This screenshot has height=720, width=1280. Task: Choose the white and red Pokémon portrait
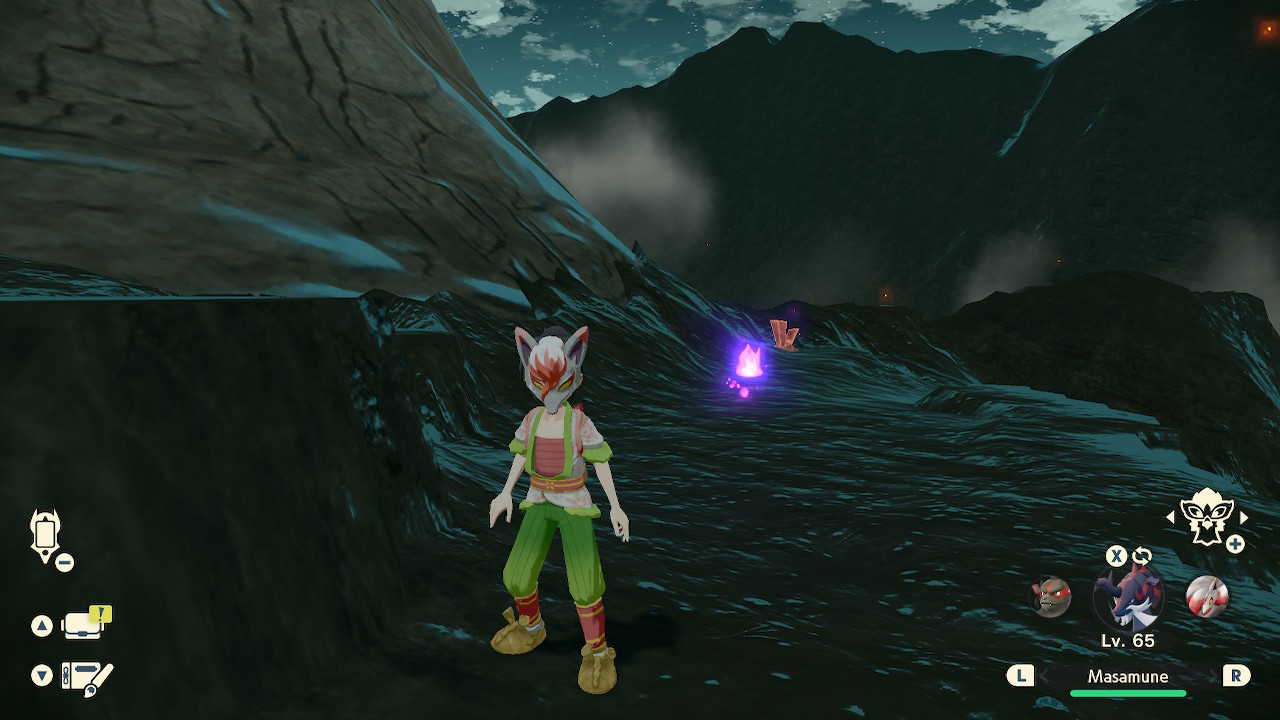(x=1206, y=596)
